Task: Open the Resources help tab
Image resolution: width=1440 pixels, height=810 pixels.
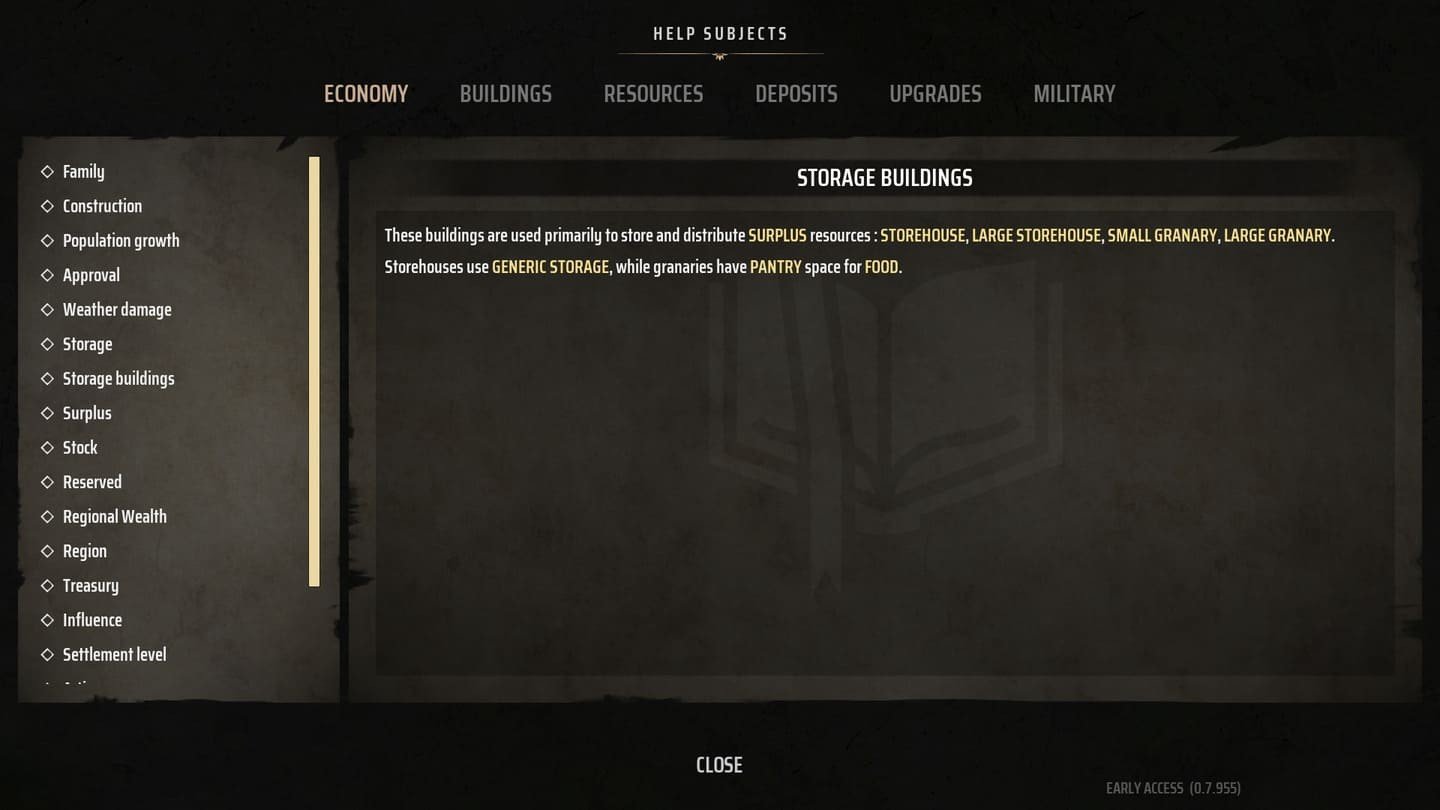Action: point(653,94)
